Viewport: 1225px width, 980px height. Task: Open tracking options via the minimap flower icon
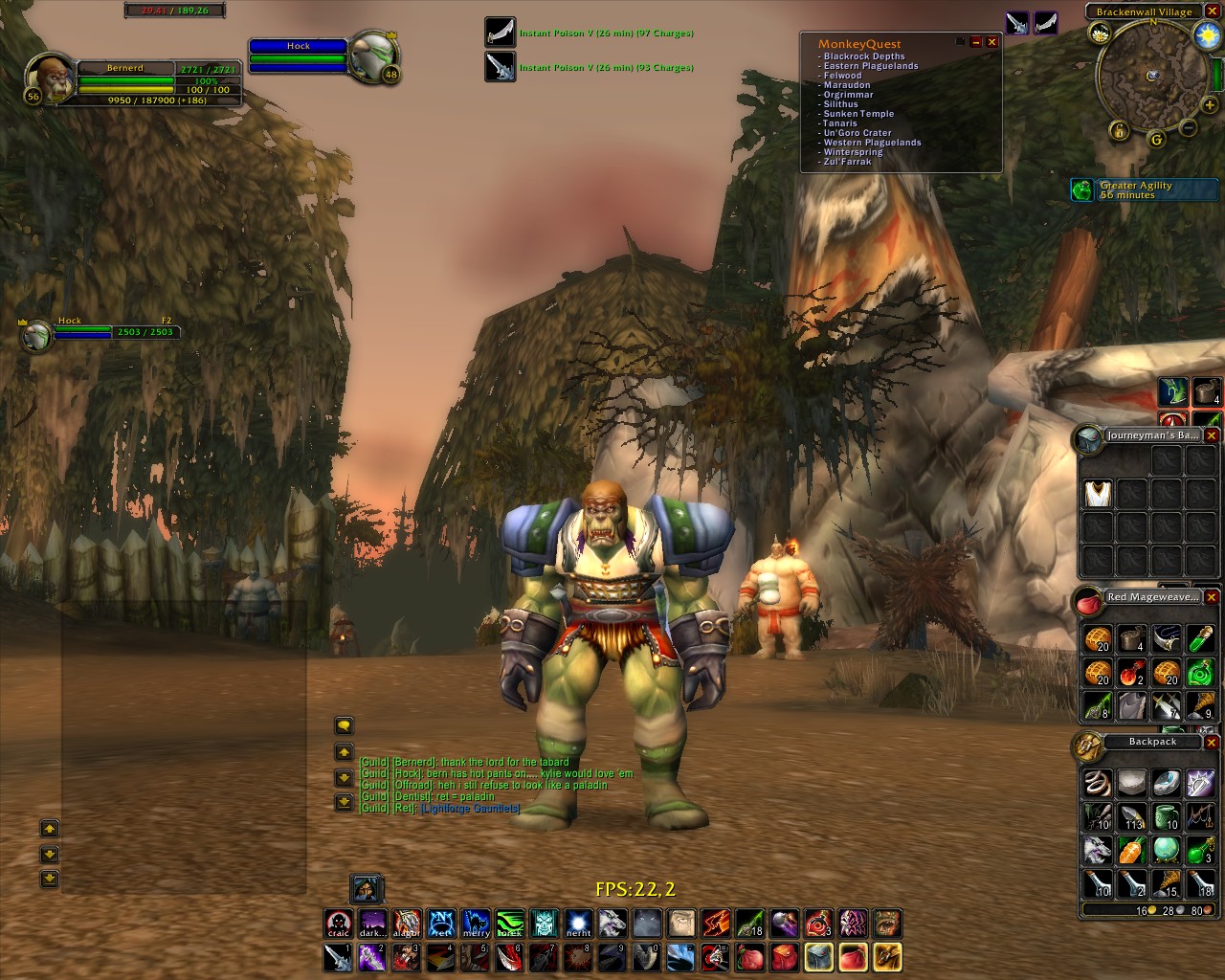pyautogui.click(x=1100, y=33)
